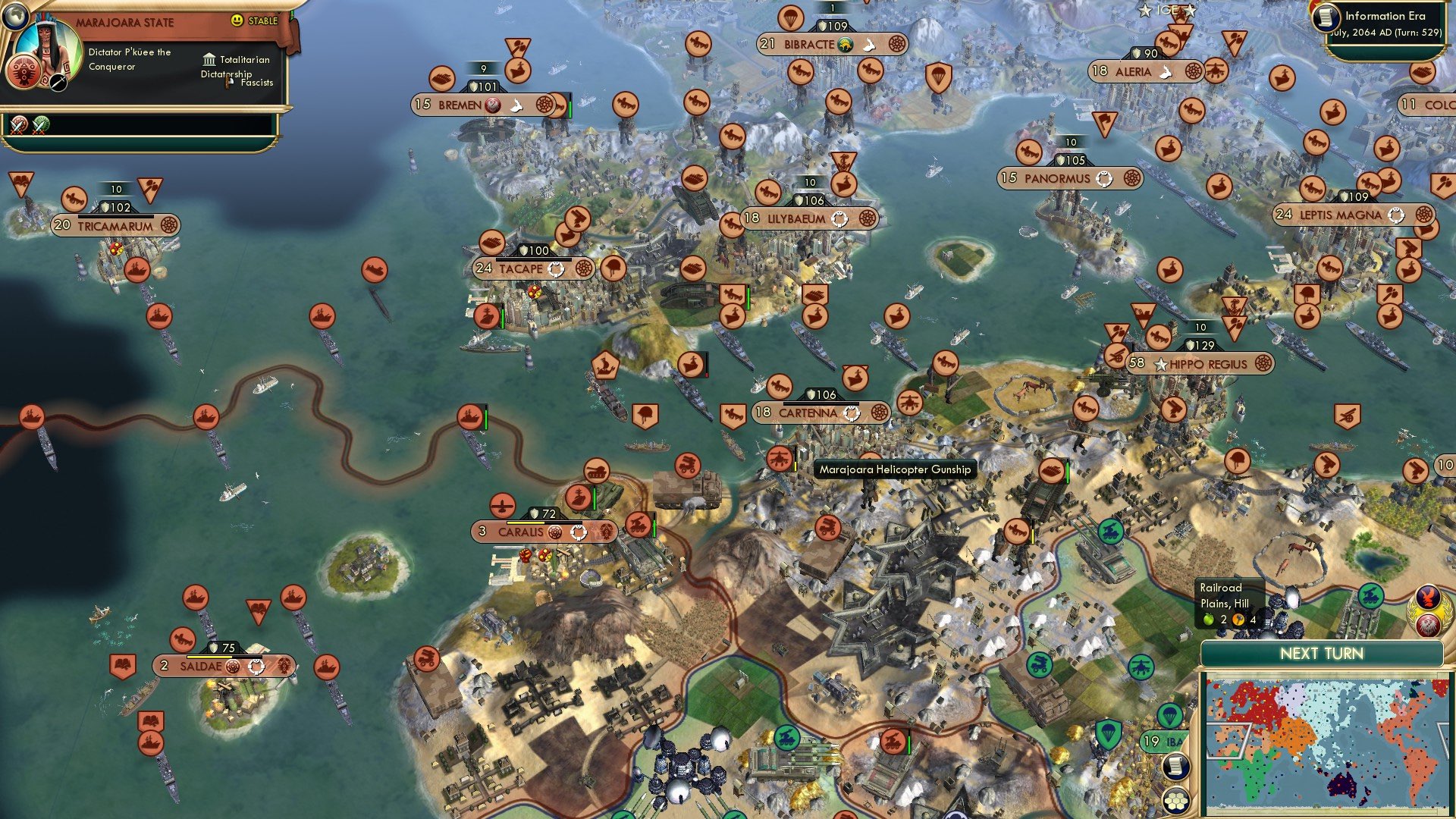This screenshot has height=819, width=1456.
Task: Click the hex tiles icon below the notification scroll
Action: (x=1177, y=801)
